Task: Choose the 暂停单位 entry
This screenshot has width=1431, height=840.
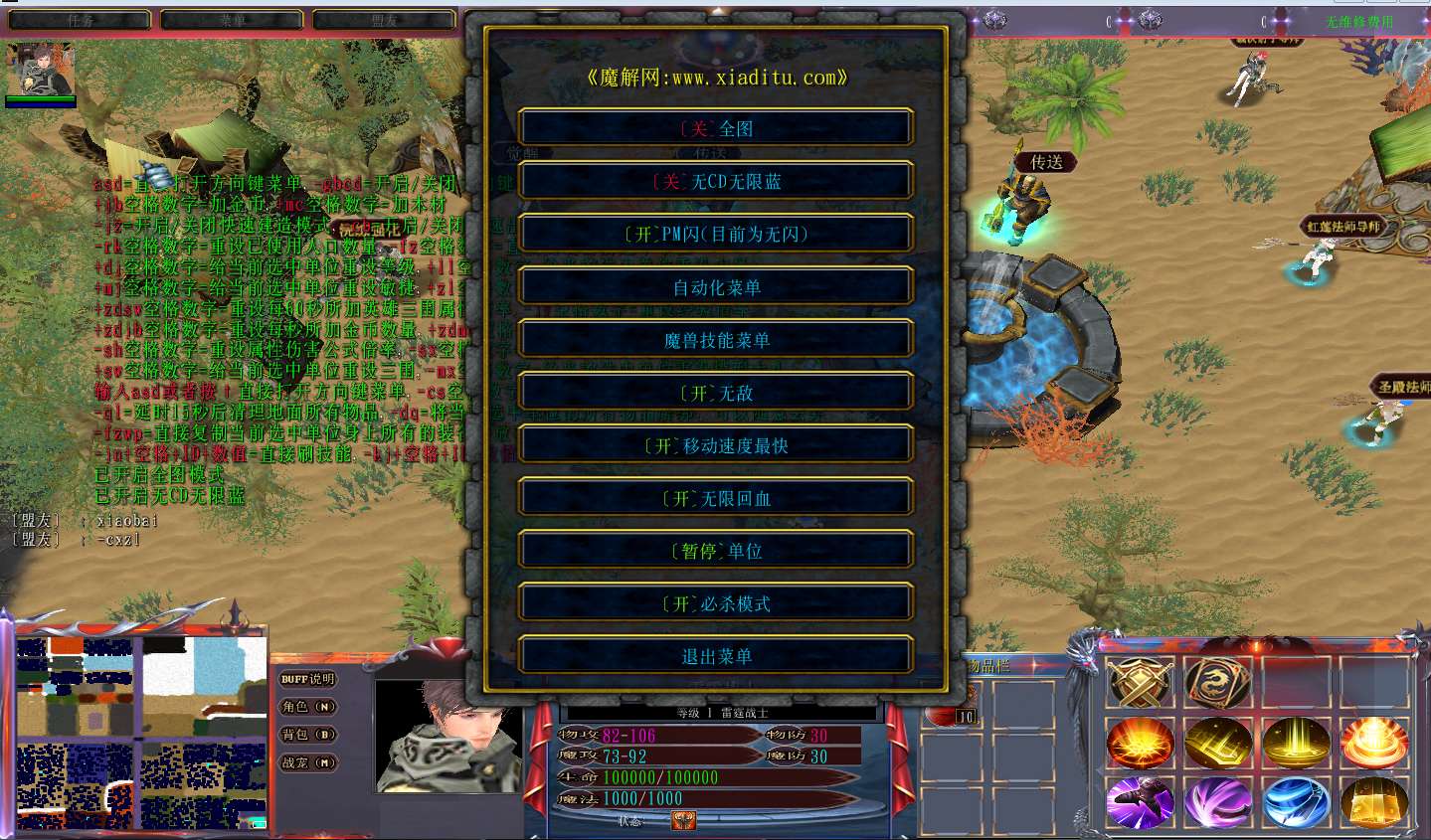Action: [716, 551]
